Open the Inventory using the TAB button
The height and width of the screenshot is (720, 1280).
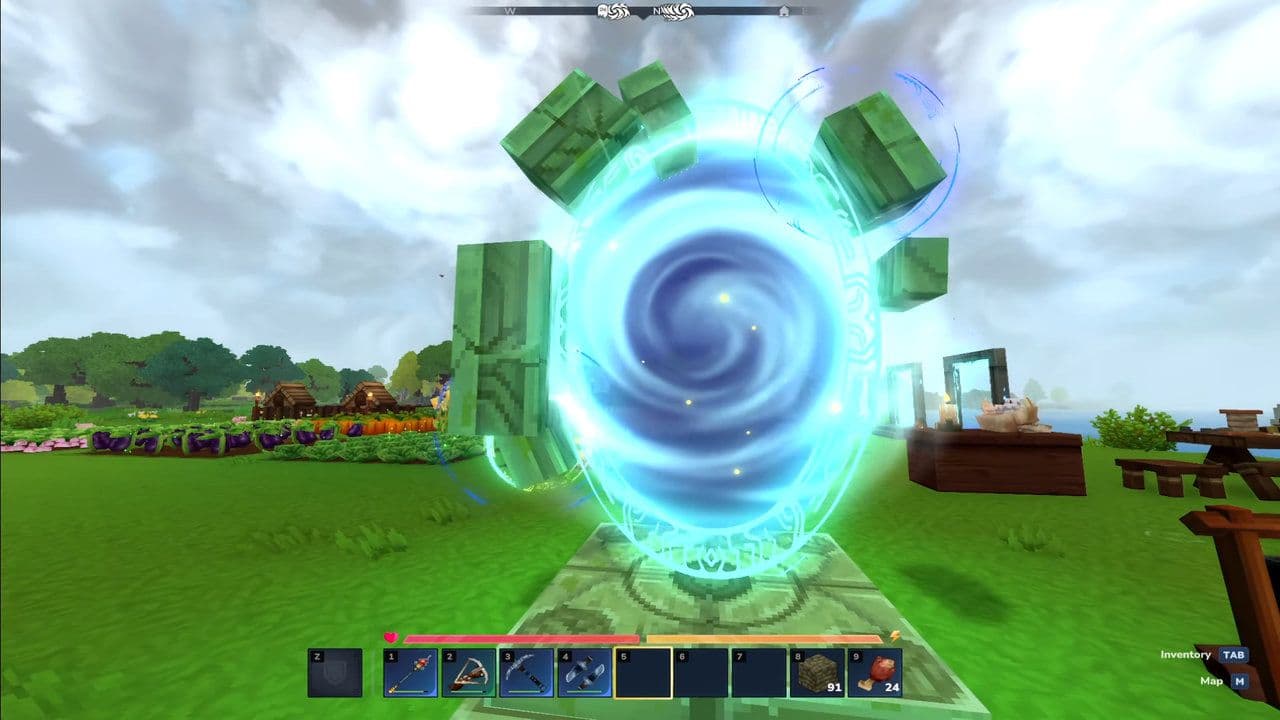pyautogui.click(x=1233, y=656)
